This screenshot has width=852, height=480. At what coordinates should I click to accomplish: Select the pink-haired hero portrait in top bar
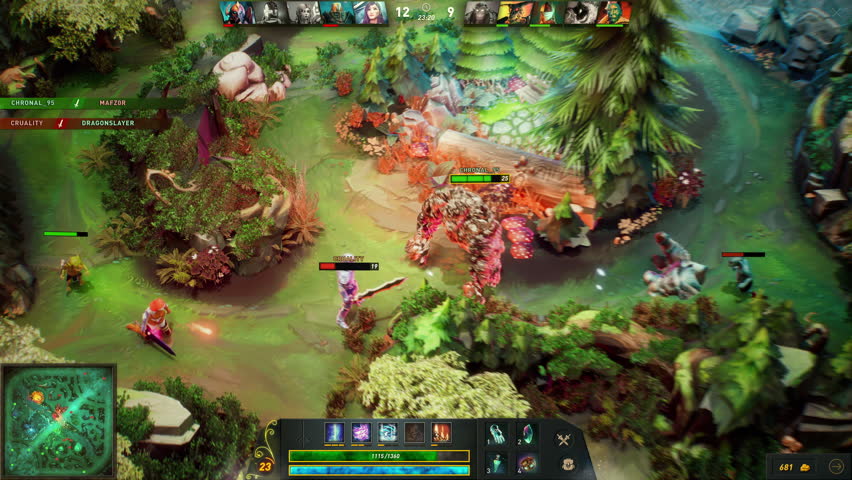click(371, 12)
